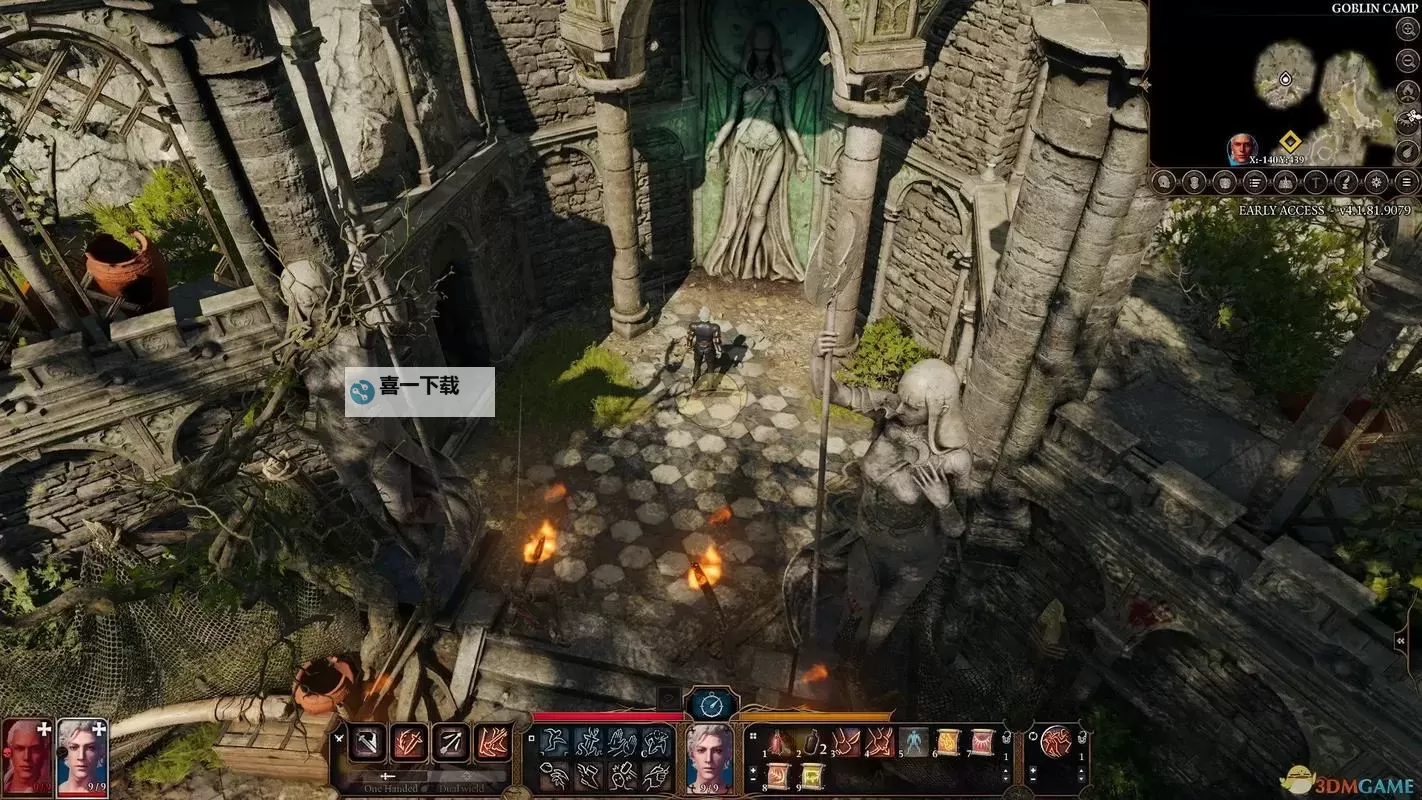Activate the blue humanoid ability in slot 5
The width and height of the screenshot is (1422, 800).
tap(914, 742)
